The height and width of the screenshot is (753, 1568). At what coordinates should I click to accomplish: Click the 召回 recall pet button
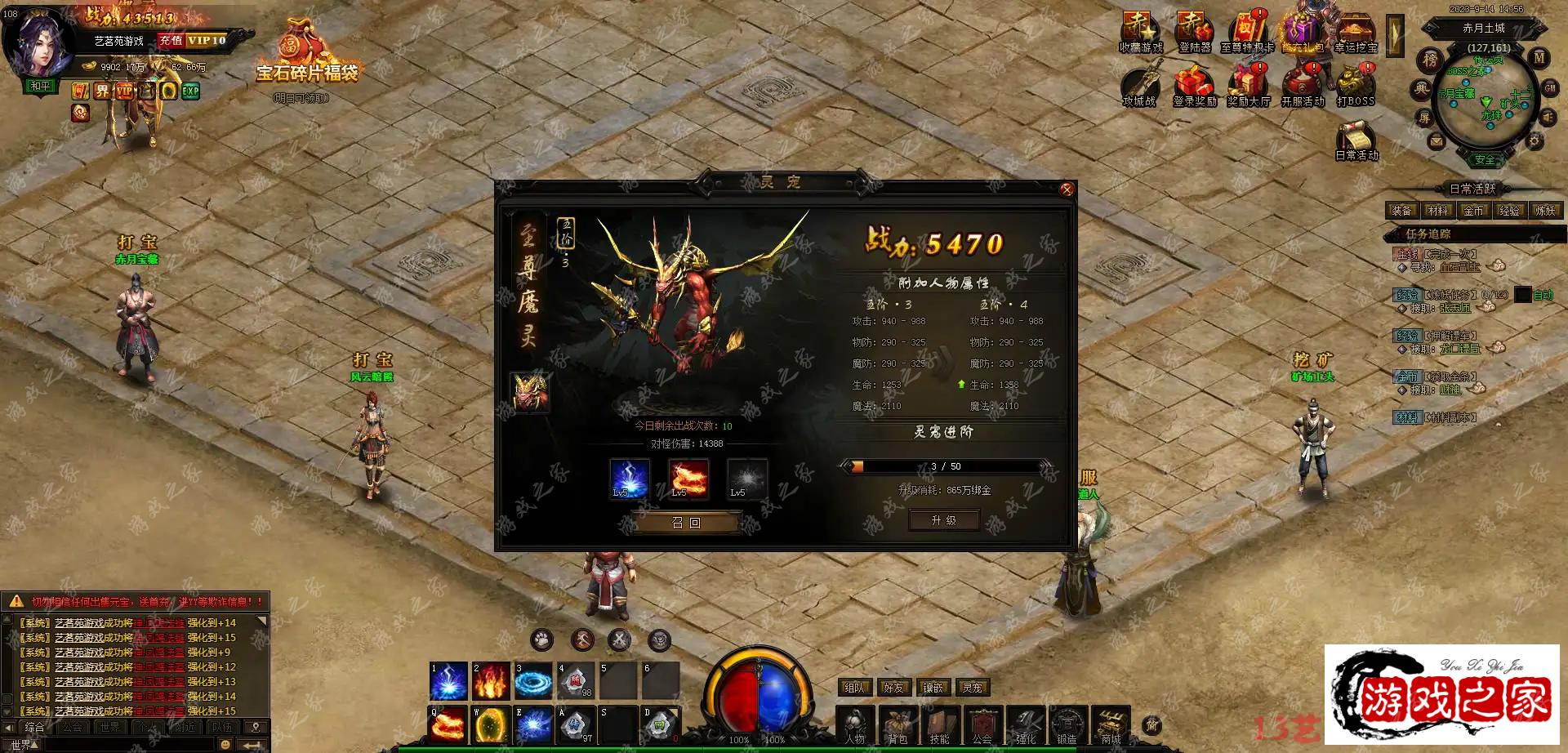(x=686, y=523)
